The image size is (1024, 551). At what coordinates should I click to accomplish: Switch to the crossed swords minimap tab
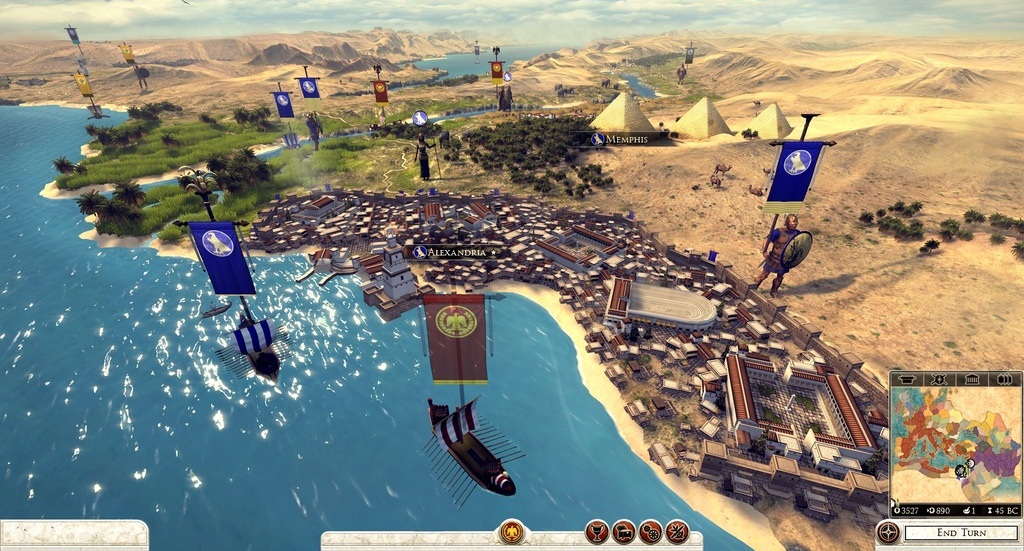coord(939,379)
